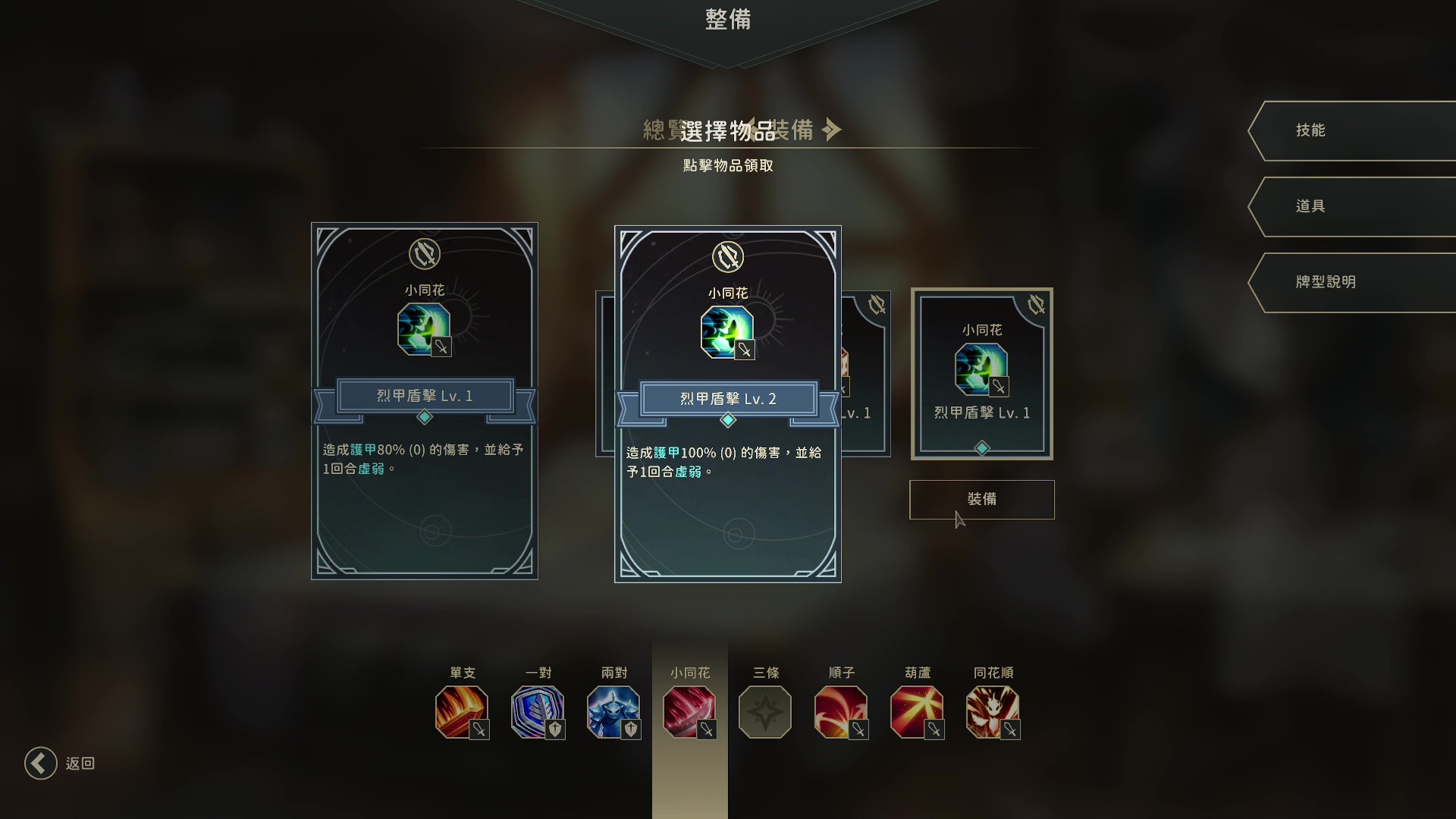Select the 三條 hand type icon
This screenshot has width=1456, height=819.
tap(765, 713)
